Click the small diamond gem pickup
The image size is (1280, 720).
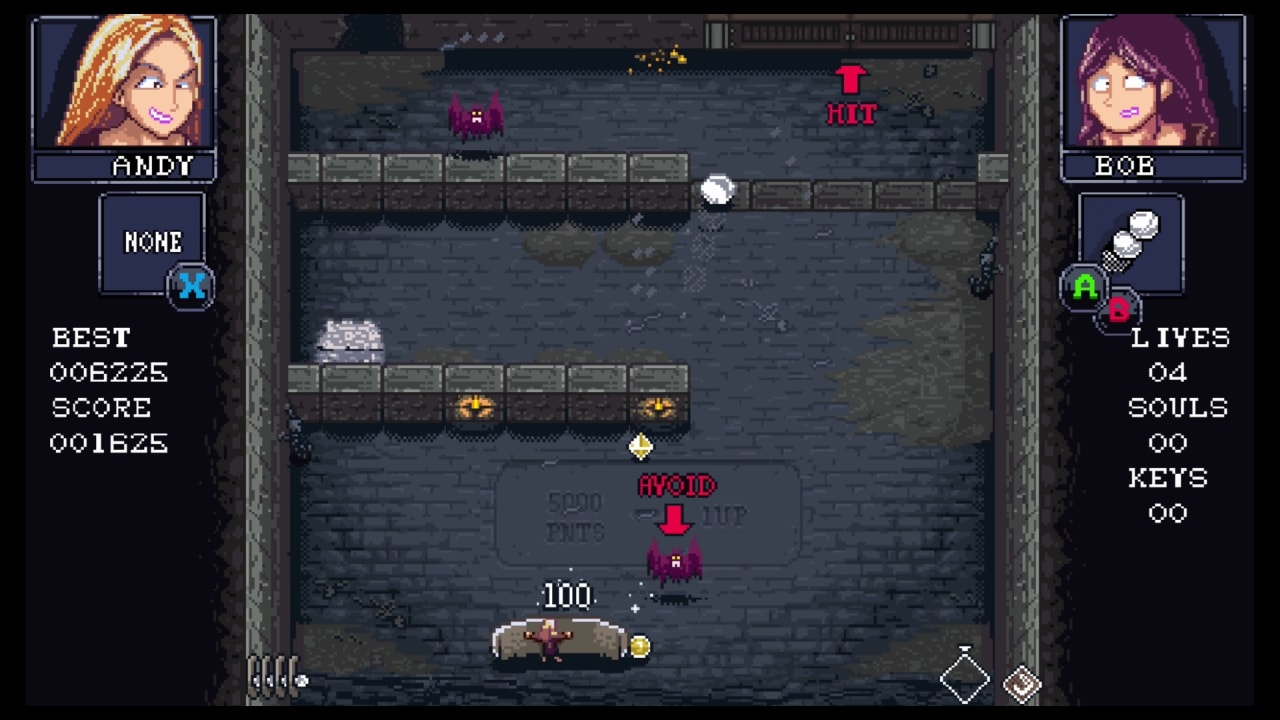click(641, 447)
